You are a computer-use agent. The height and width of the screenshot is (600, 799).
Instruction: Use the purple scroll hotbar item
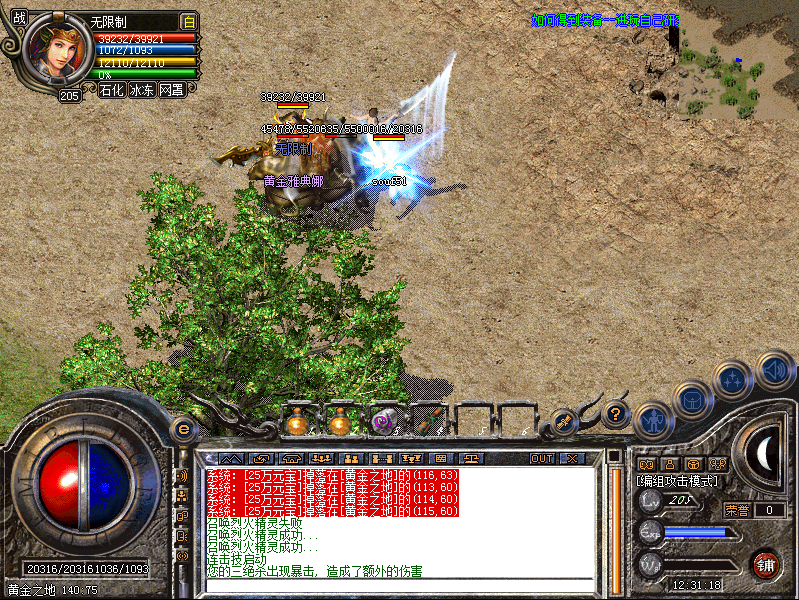click(x=384, y=424)
